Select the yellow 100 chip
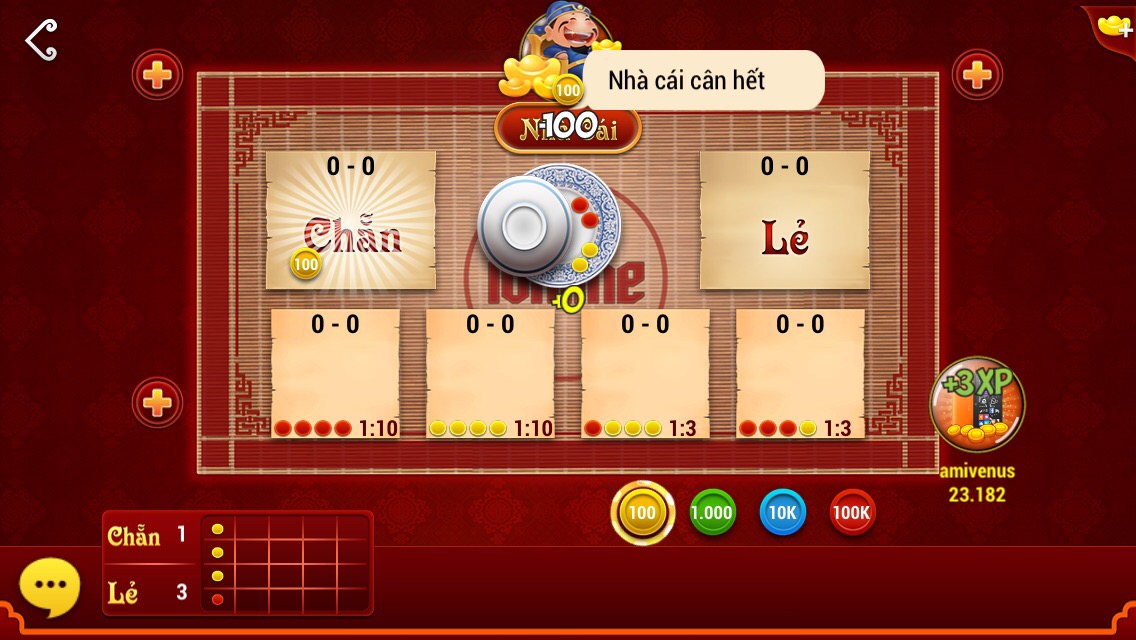The image size is (1136, 640). [x=642, y=513]
